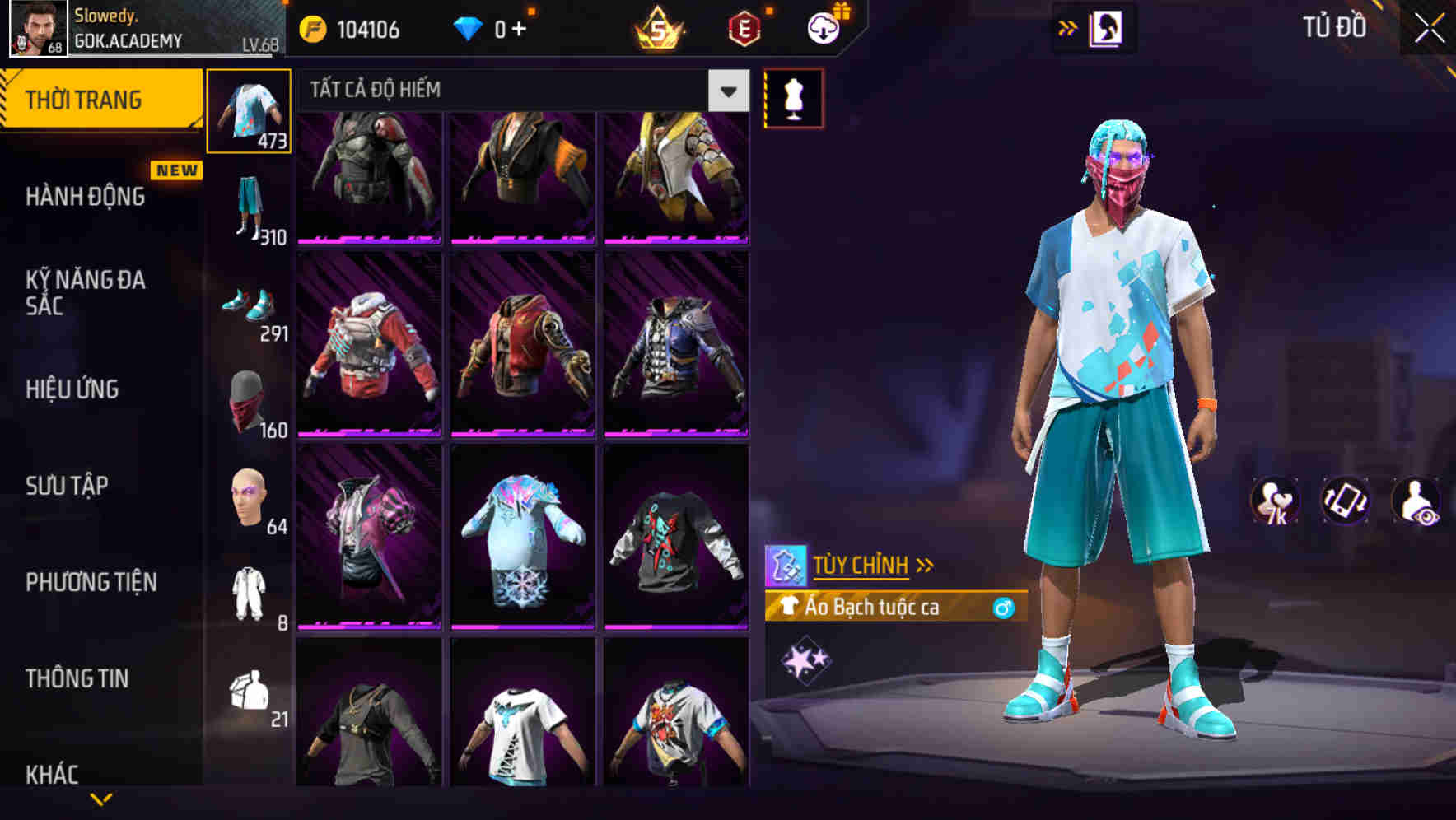
Task: Expand the TÙY CHỈNH customization chevrons
Action: tap(924, 565)
